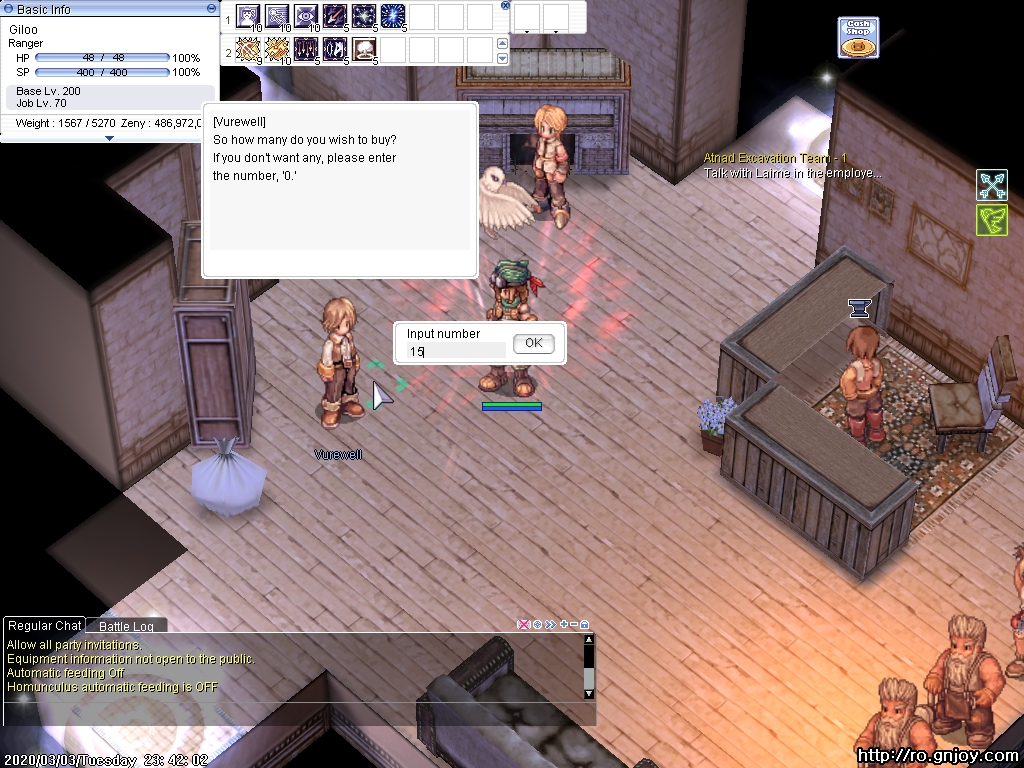Click the Input number text field
The height and width of the screenshot is (768, 1024).
coord(455,351)
